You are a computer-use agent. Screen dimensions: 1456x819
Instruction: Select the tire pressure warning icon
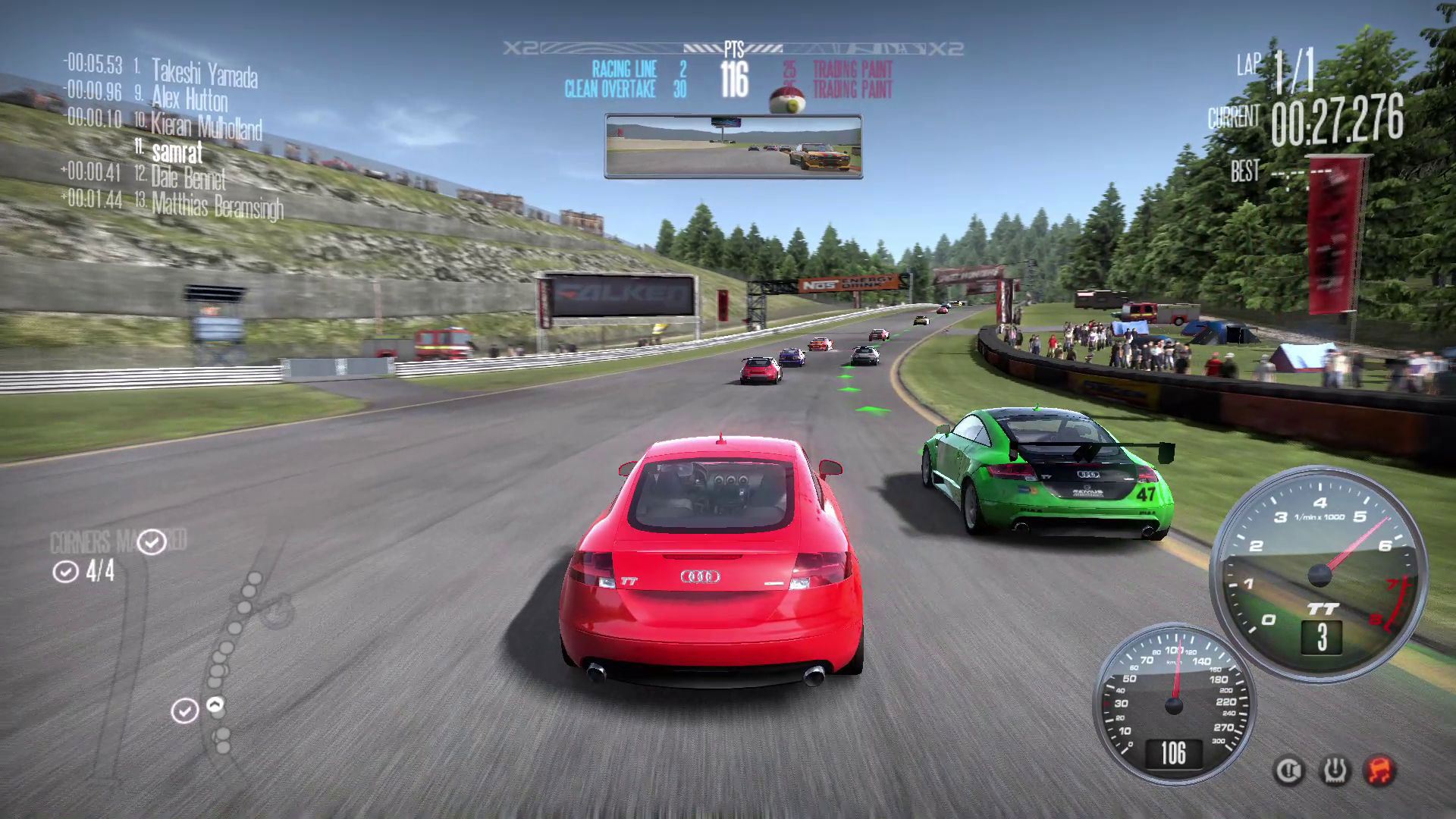(1335, 770)
